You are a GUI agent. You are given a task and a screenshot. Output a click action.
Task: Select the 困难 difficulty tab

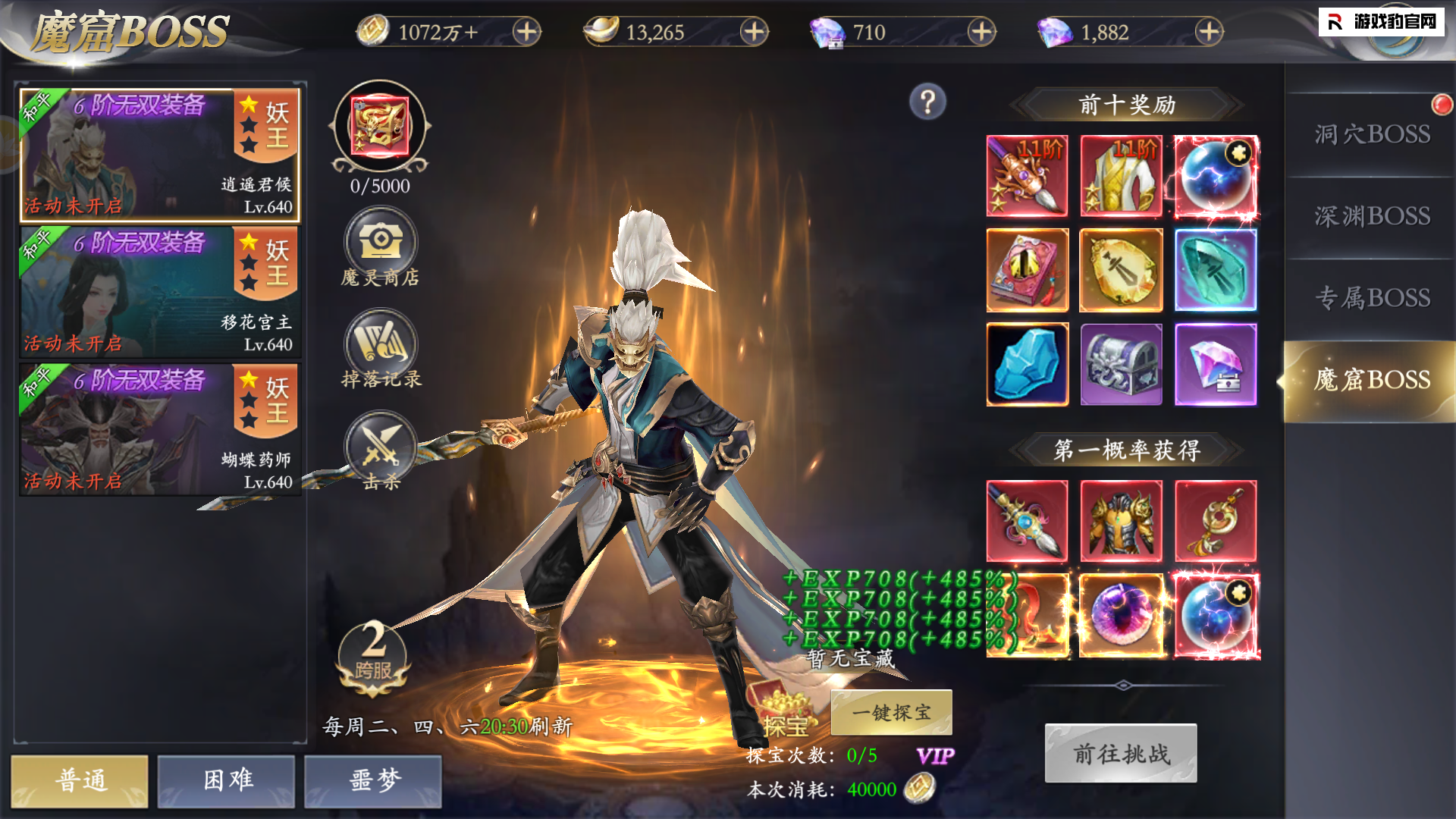click(x=226, y=780)
